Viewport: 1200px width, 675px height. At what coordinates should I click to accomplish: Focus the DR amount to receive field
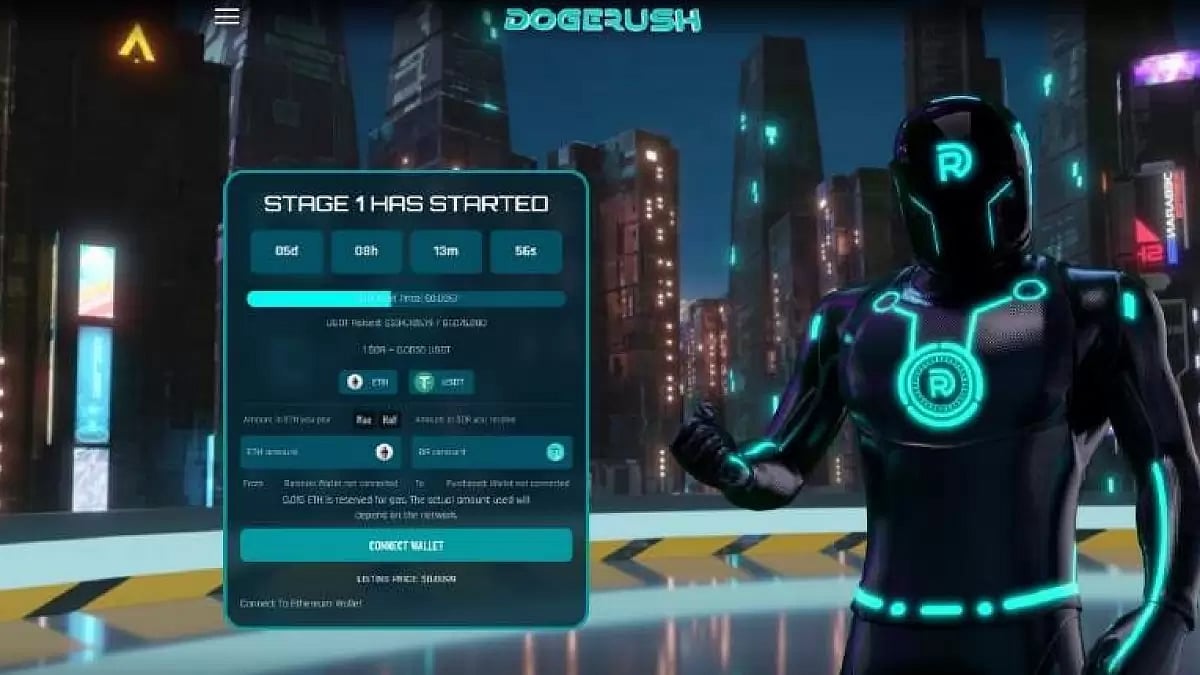(480, 452)
